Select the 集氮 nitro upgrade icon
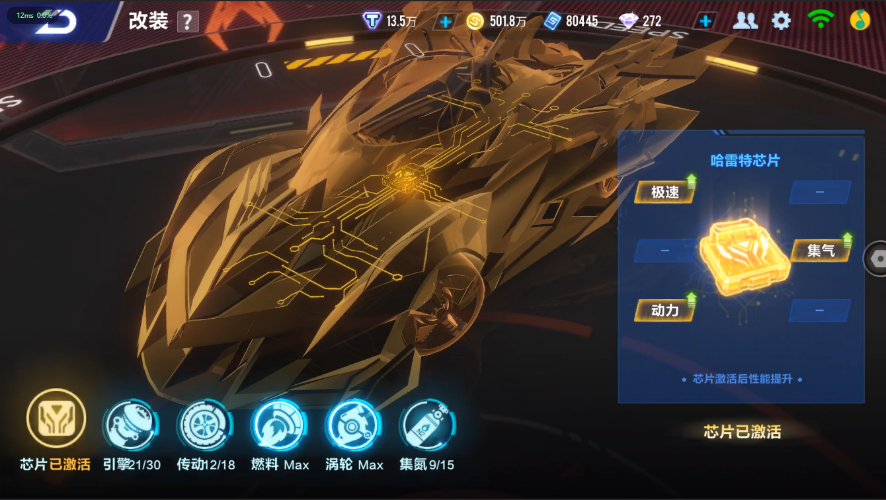The height and width of the screenshot is (500, 886). (427, 424)
